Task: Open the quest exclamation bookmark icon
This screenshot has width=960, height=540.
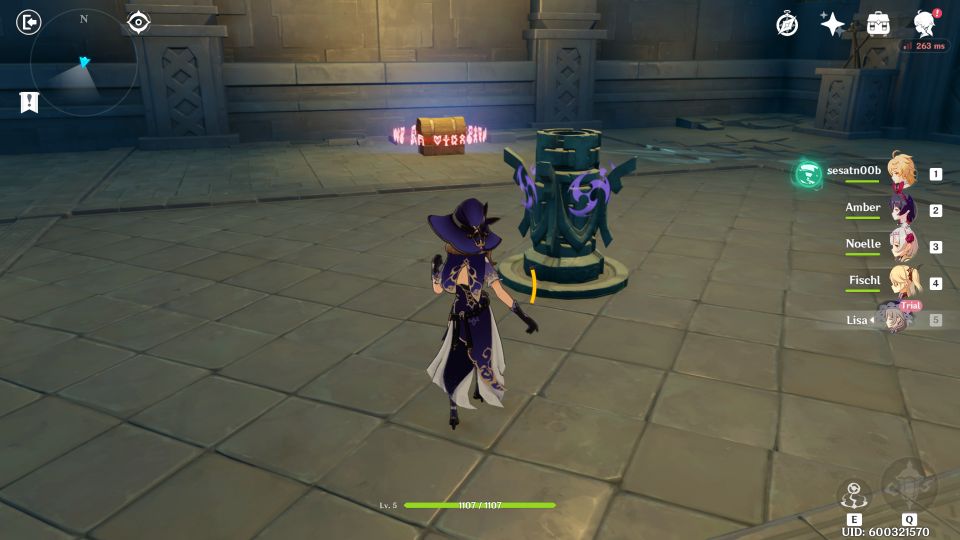Action: [x=29, y=102]
